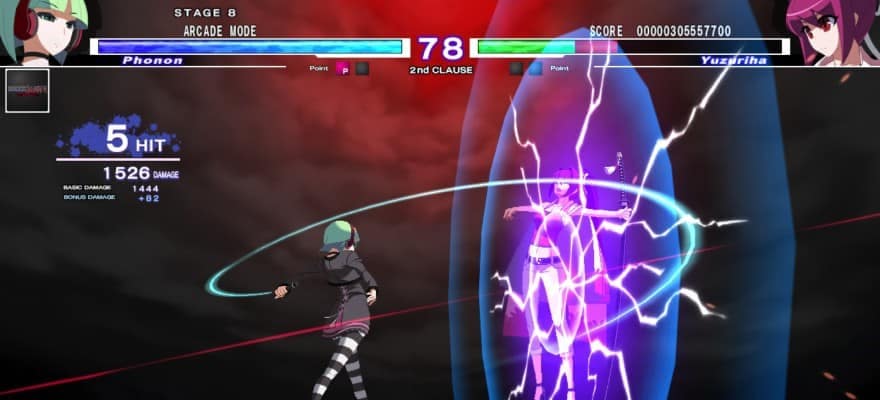Select the pink P point icon

[x=342, y=69]
